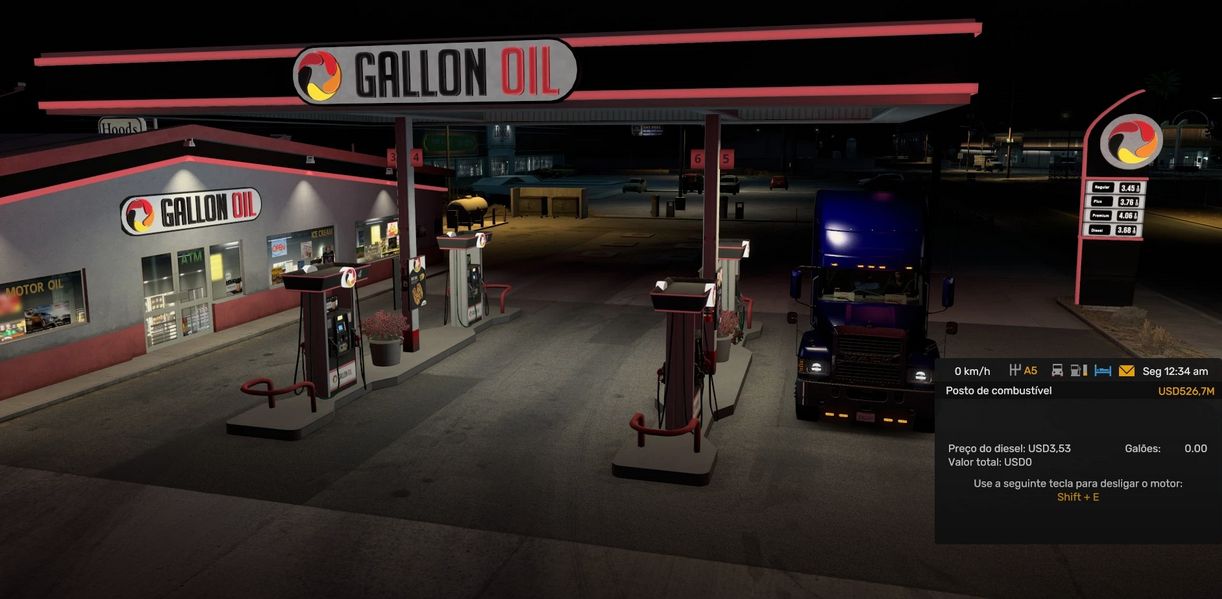This screenshot has height=599, width=1222.
Task: Click the truck damage status icon
Action: pyautogui.click(x=1057, y=371)
